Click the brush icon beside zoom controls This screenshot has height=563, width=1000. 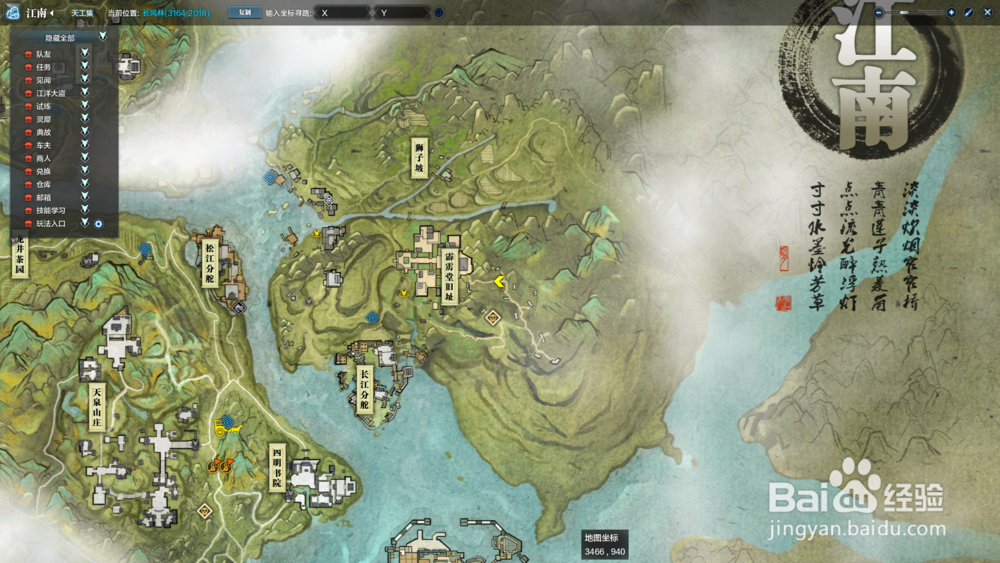tap(967, 13)
